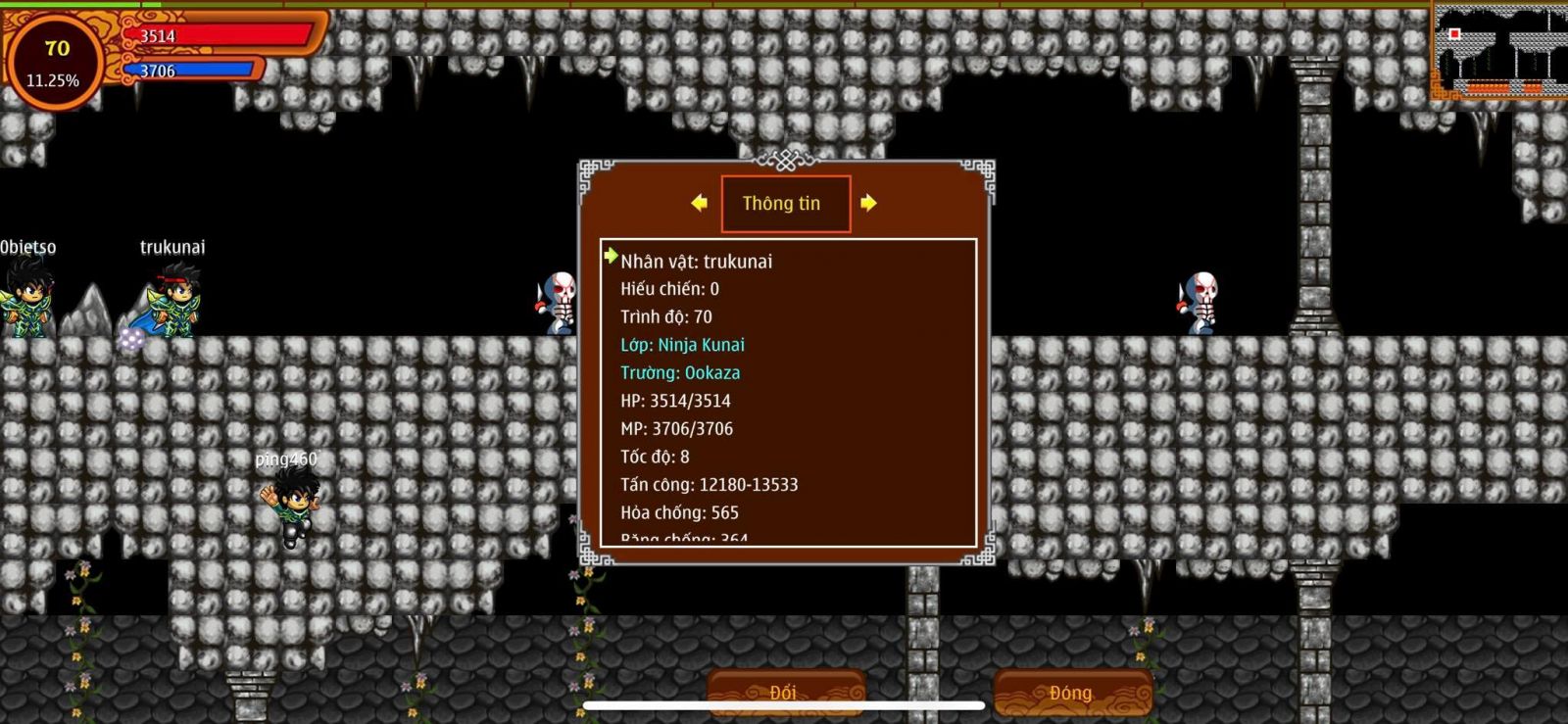Open the cave minimap
The image size is (1568, 724).
pyautogui.click(x=1497, y=51)
